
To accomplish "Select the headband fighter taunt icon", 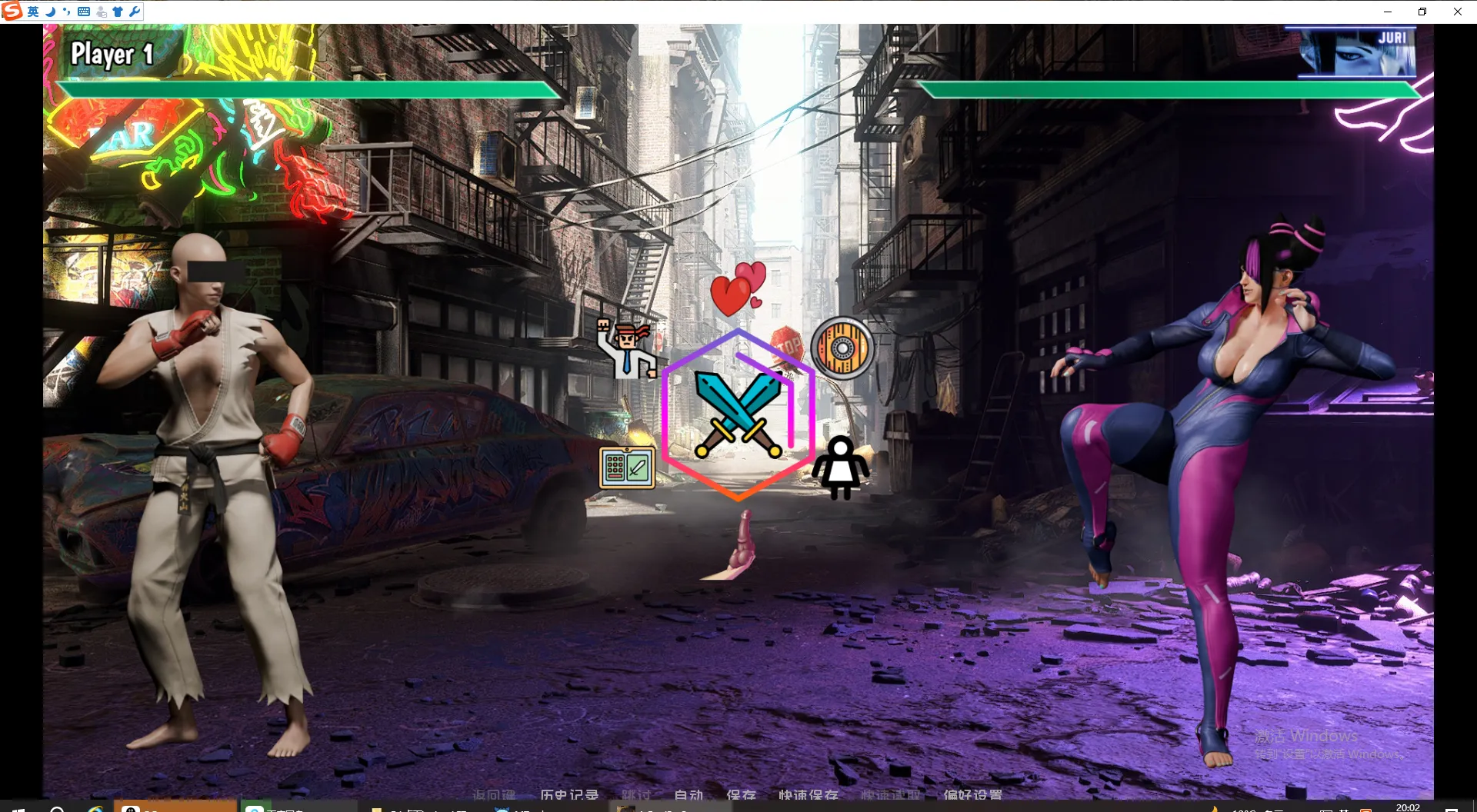I will tap(627, 350).
